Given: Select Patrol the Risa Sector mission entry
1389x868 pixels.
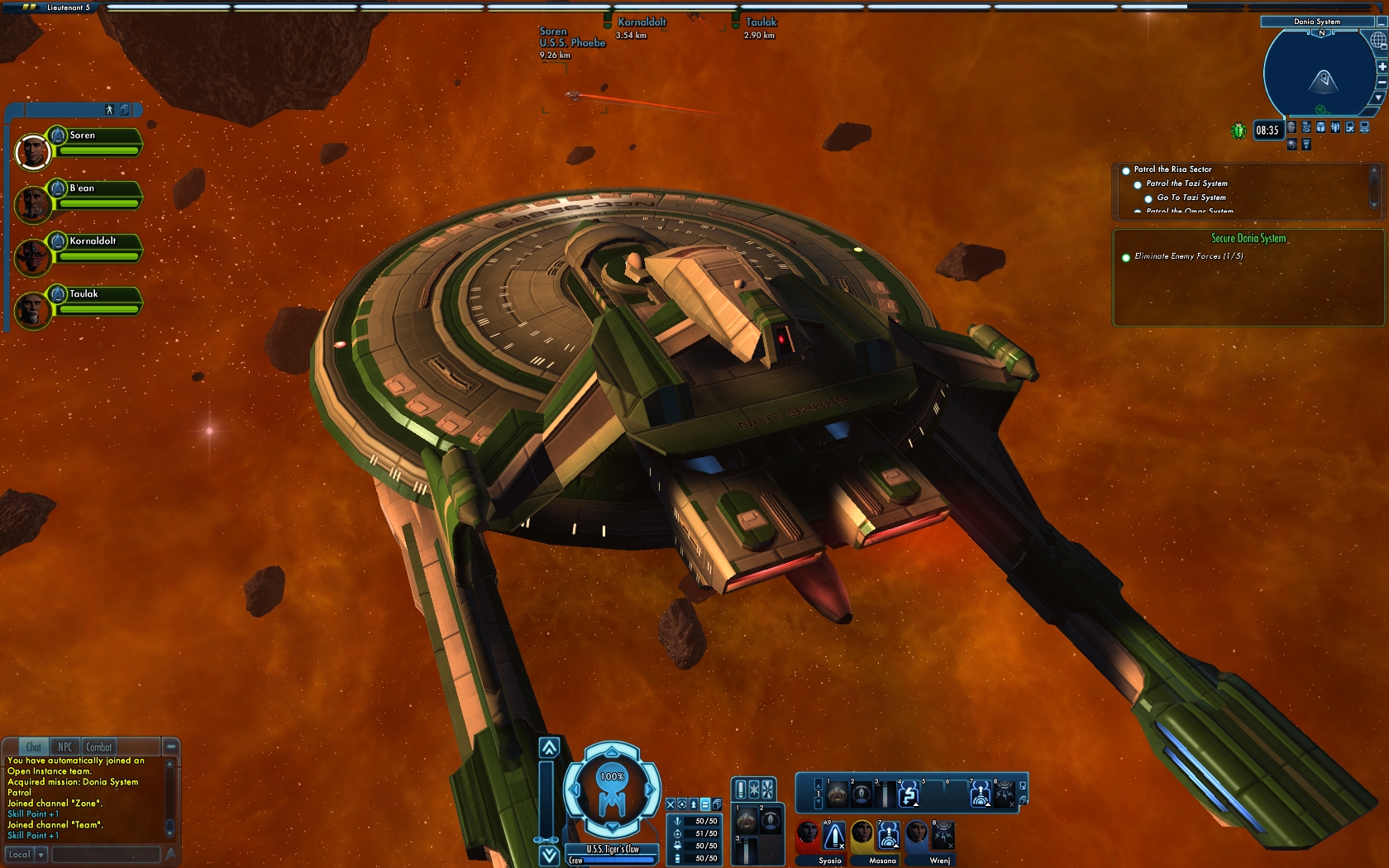Looking at the screenshot, I should 1172,169.
